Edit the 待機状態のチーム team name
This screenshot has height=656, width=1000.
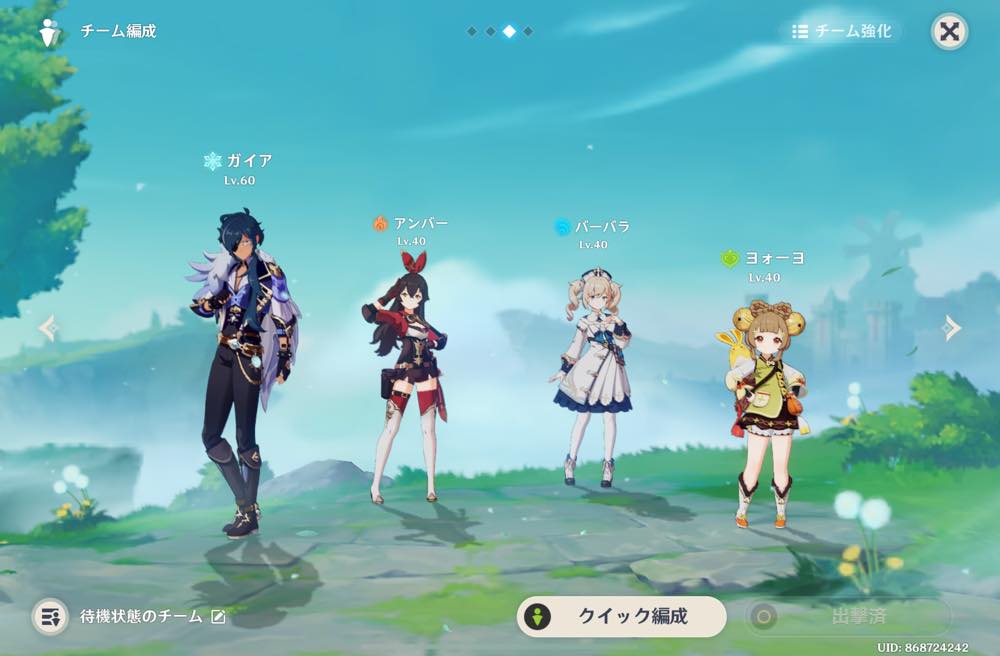tap(218, 617)
